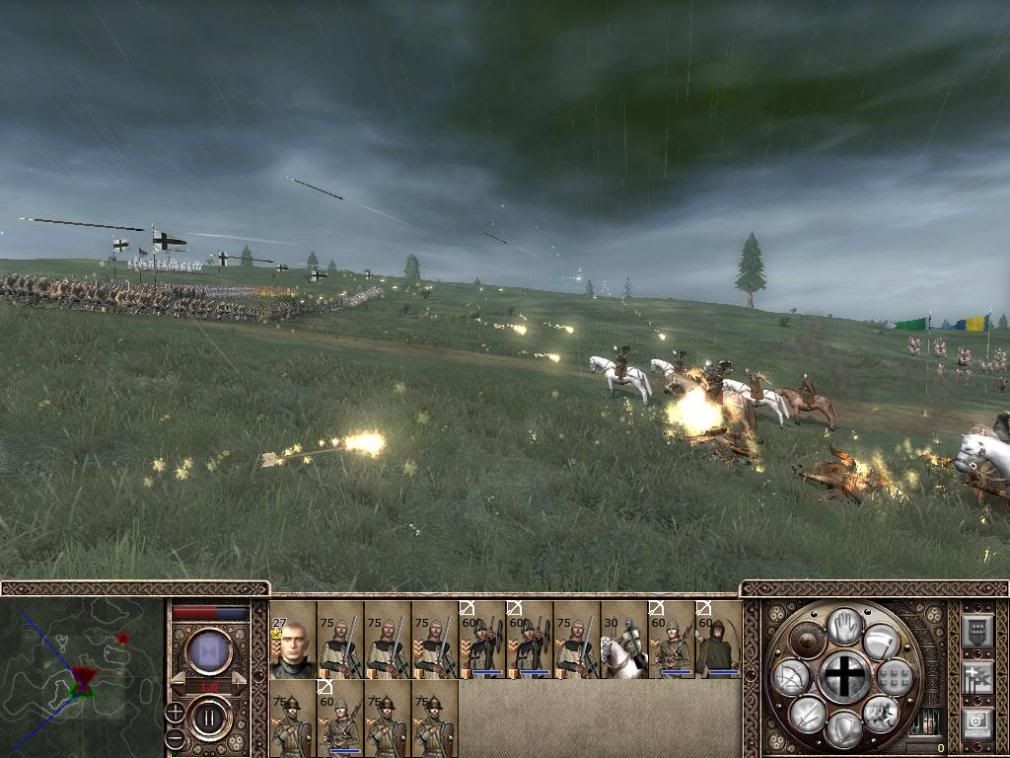Increase the battle game speed
The width and height of the screenshot is (1010, 758).
pyautogui.click(x=239, y=678)
